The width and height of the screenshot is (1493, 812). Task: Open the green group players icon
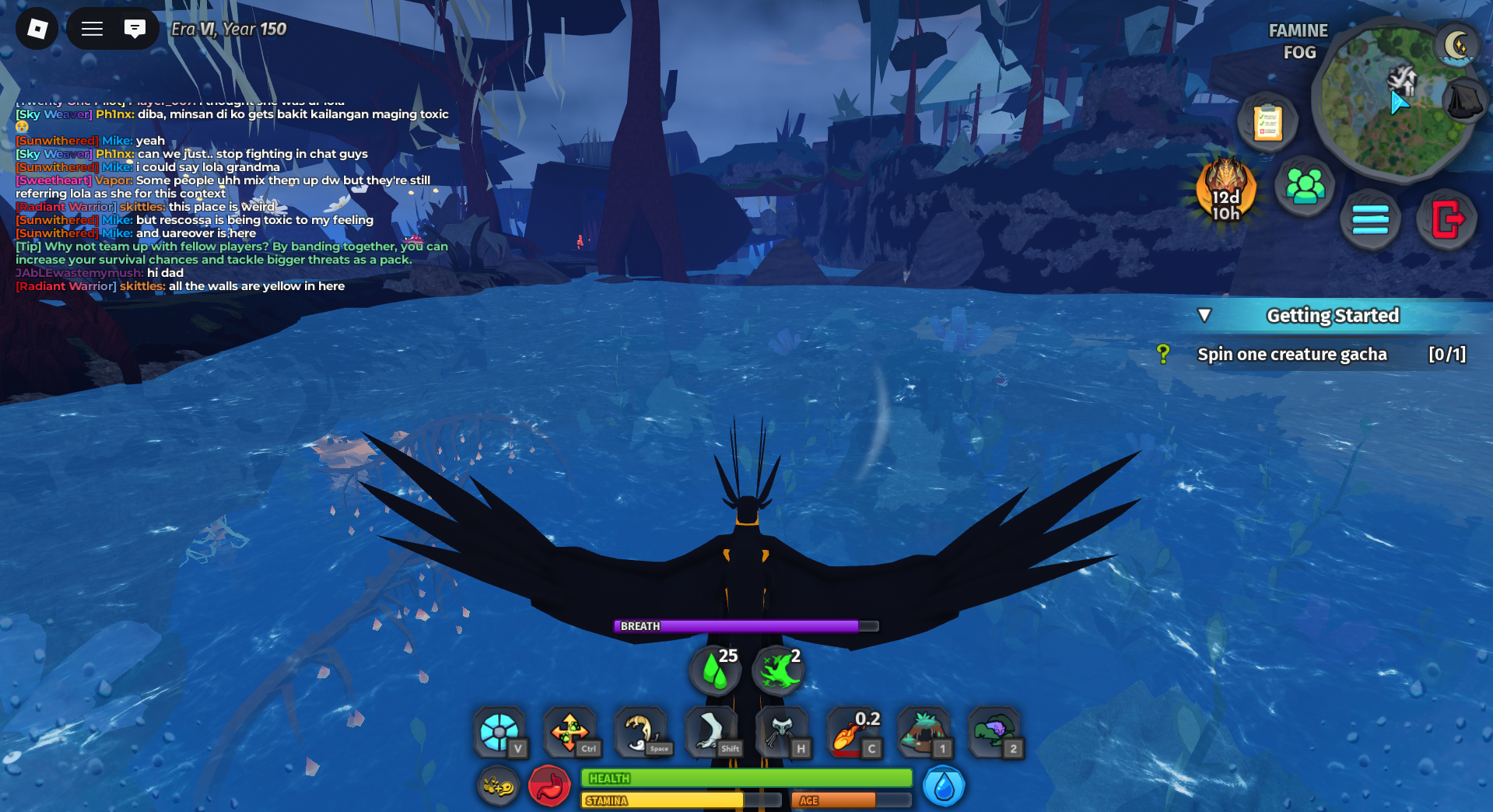coord(1305,187)
